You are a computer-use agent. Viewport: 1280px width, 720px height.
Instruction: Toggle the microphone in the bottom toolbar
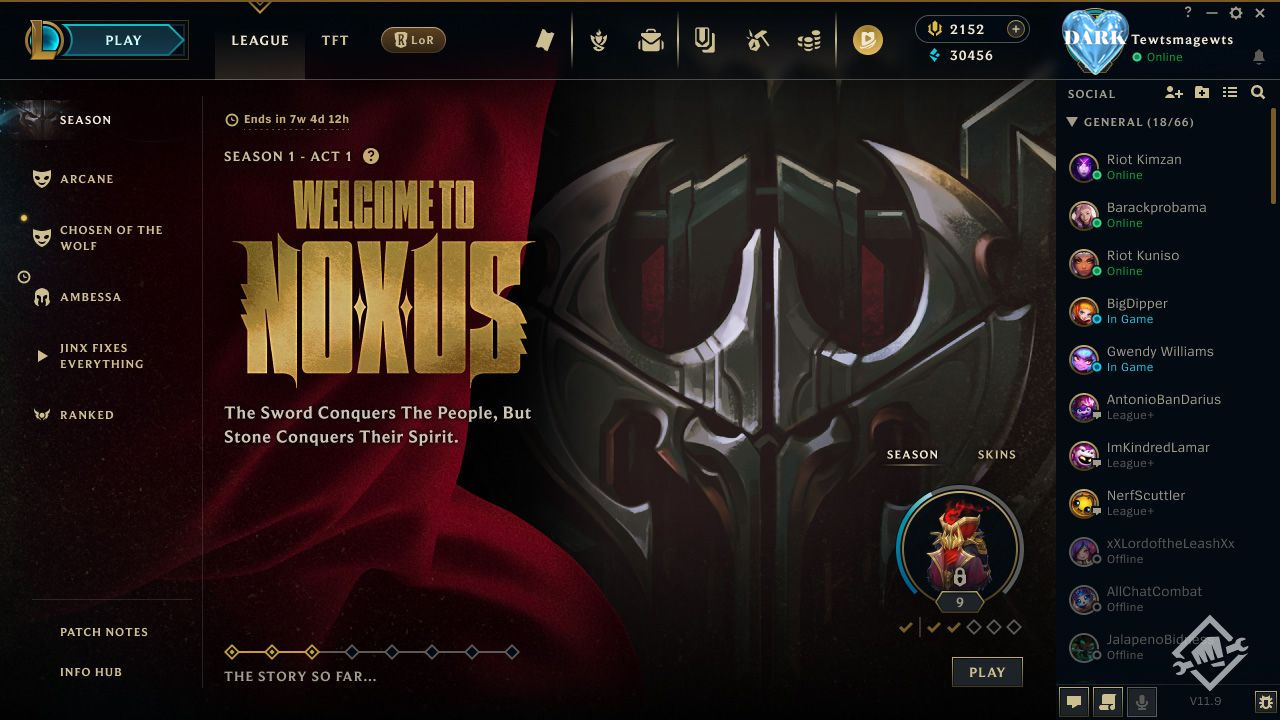tap(1141, 702)
